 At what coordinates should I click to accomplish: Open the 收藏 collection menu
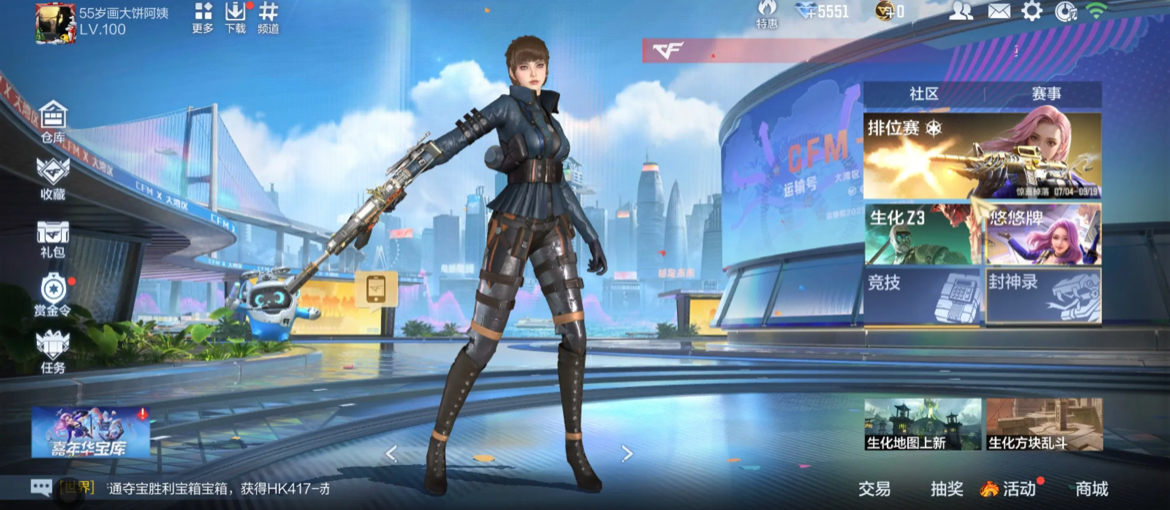pyautogui.click(x=53, y=177)
